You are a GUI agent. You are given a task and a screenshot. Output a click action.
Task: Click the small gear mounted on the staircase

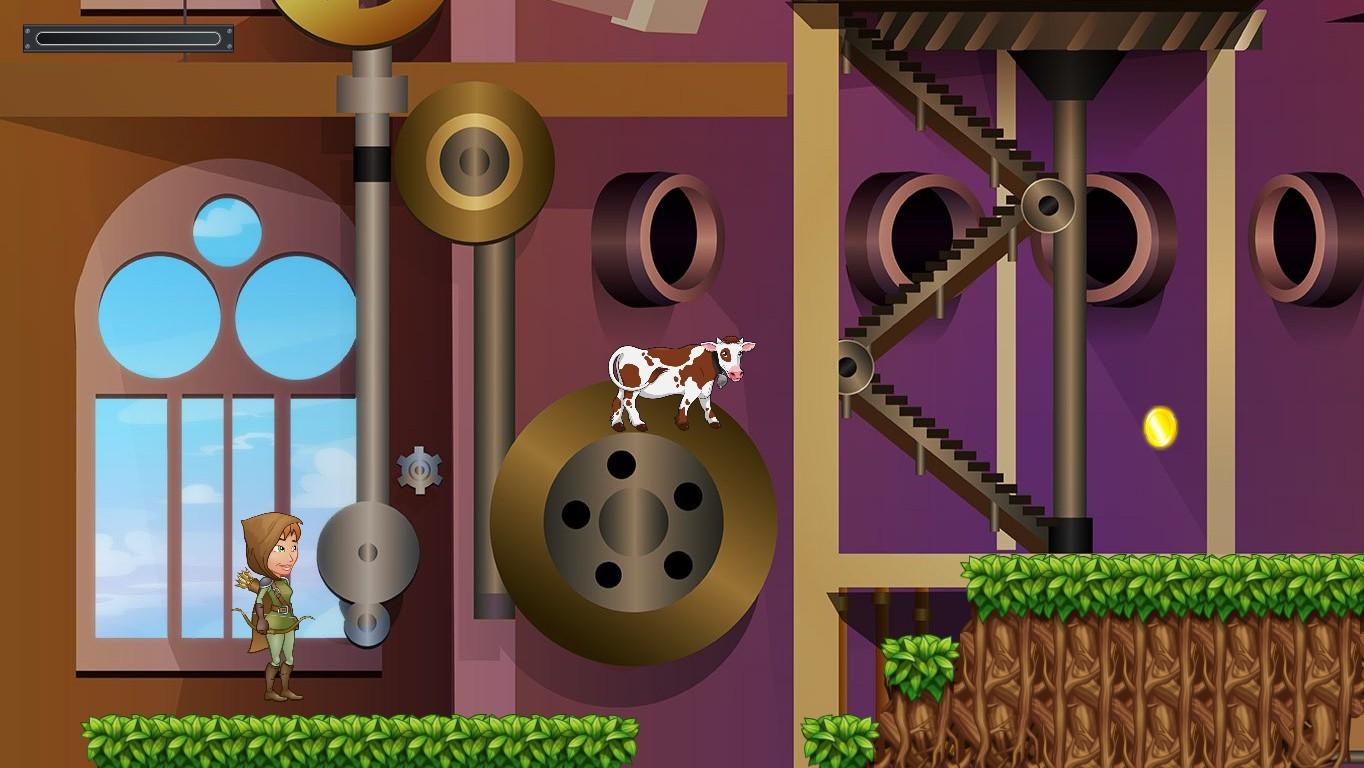[1048, 205]
